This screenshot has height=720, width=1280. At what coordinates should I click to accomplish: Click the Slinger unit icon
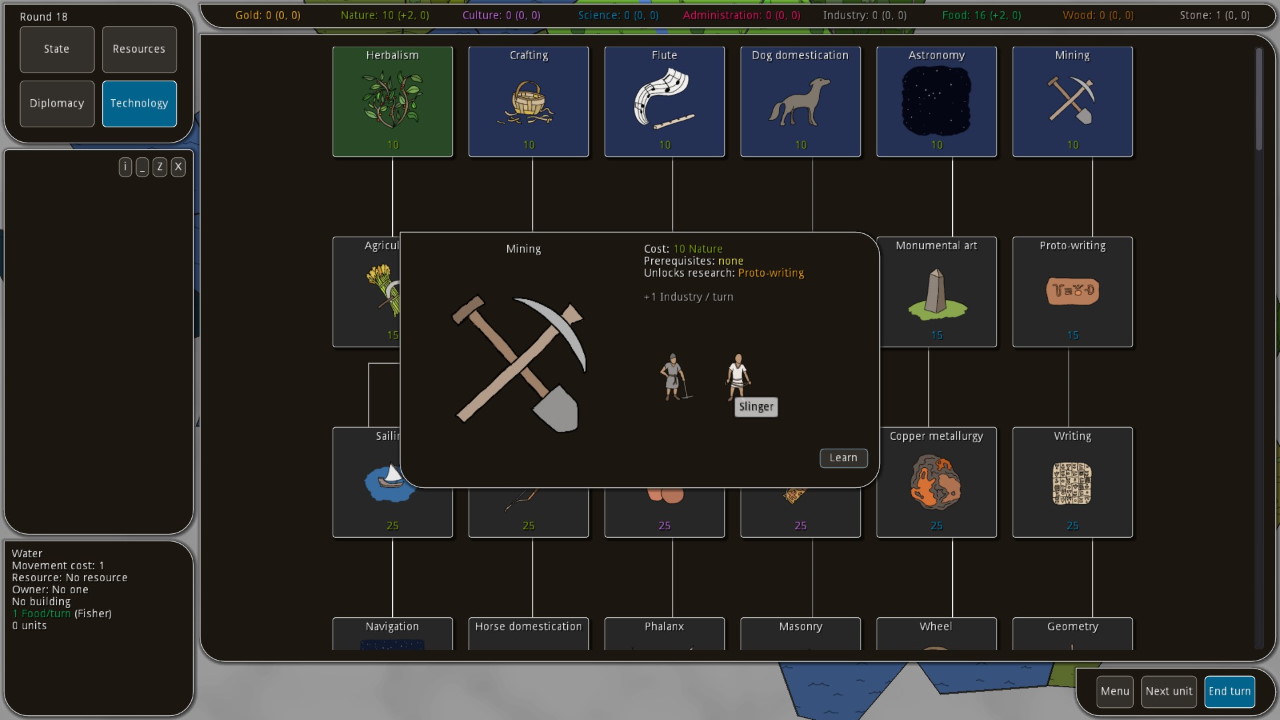click(738, 376)
